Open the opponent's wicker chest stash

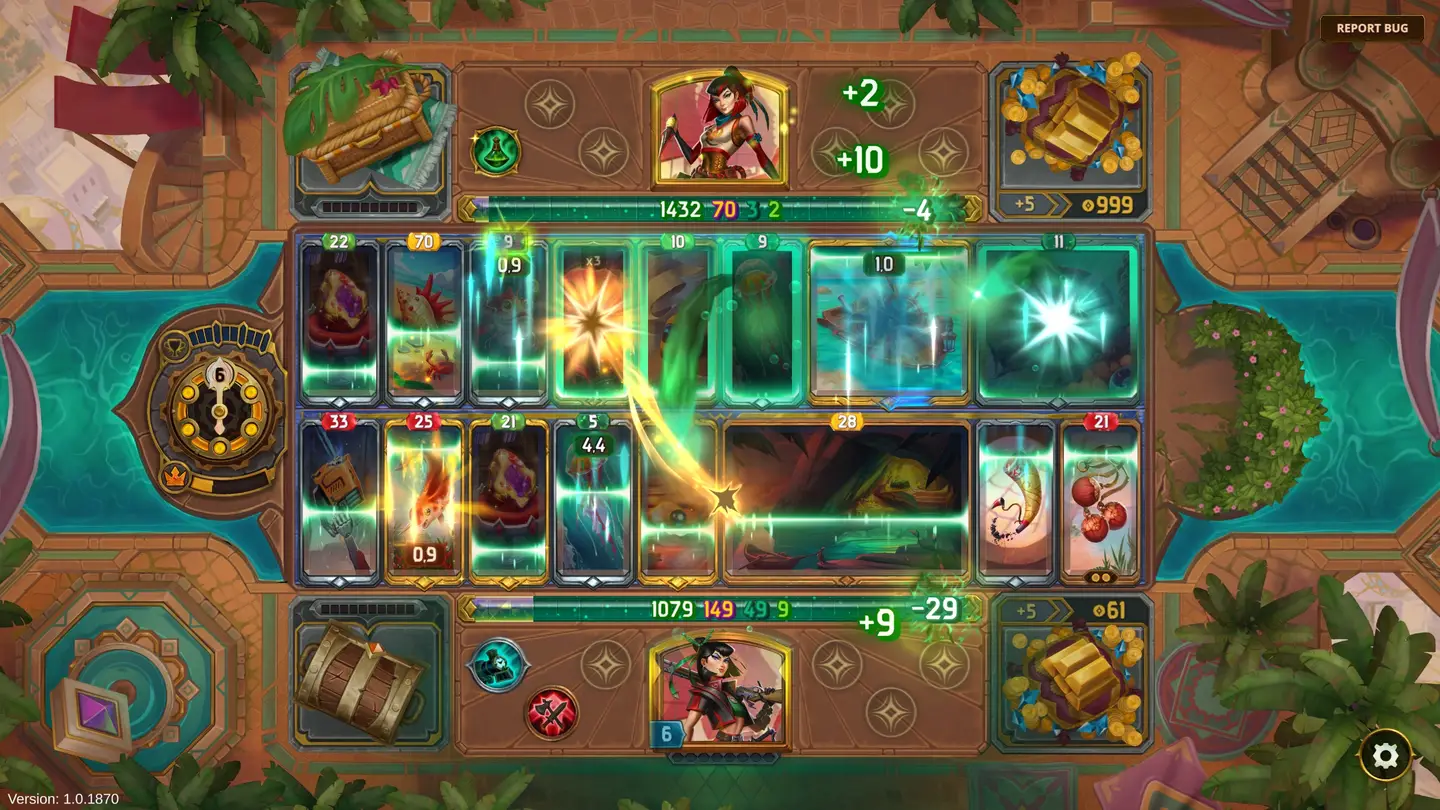click(368, 132)
